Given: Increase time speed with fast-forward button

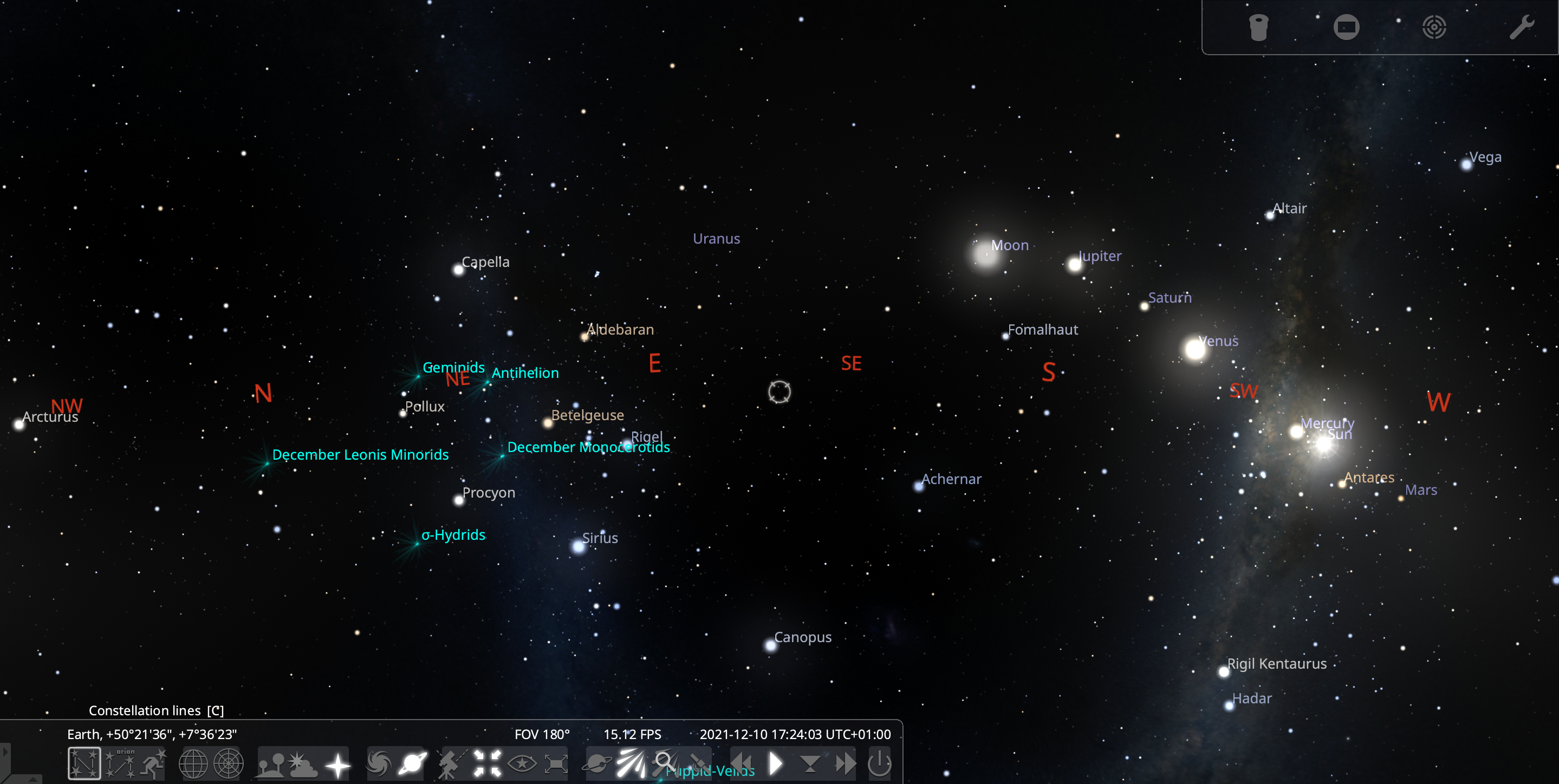Looking at the screenshot, I should click(x=845, y=763).
